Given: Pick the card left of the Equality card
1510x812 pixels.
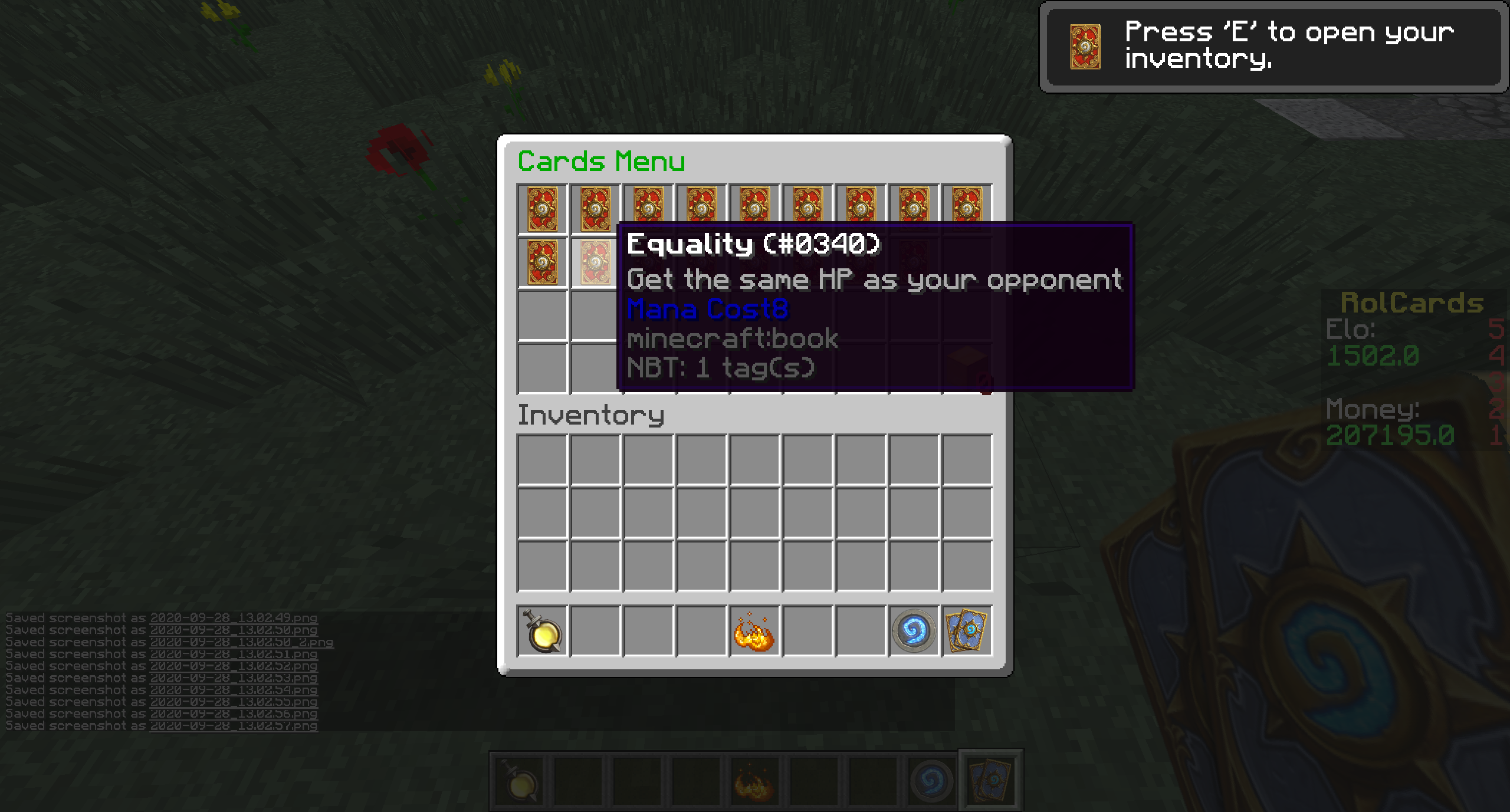Looking at the screenshot, I should [x=542, y=262].
